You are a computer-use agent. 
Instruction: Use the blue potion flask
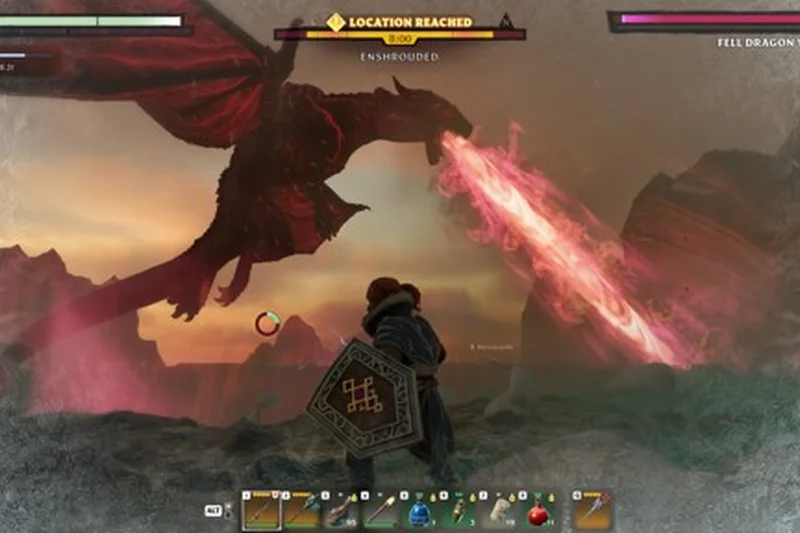[x=419, y=511]
